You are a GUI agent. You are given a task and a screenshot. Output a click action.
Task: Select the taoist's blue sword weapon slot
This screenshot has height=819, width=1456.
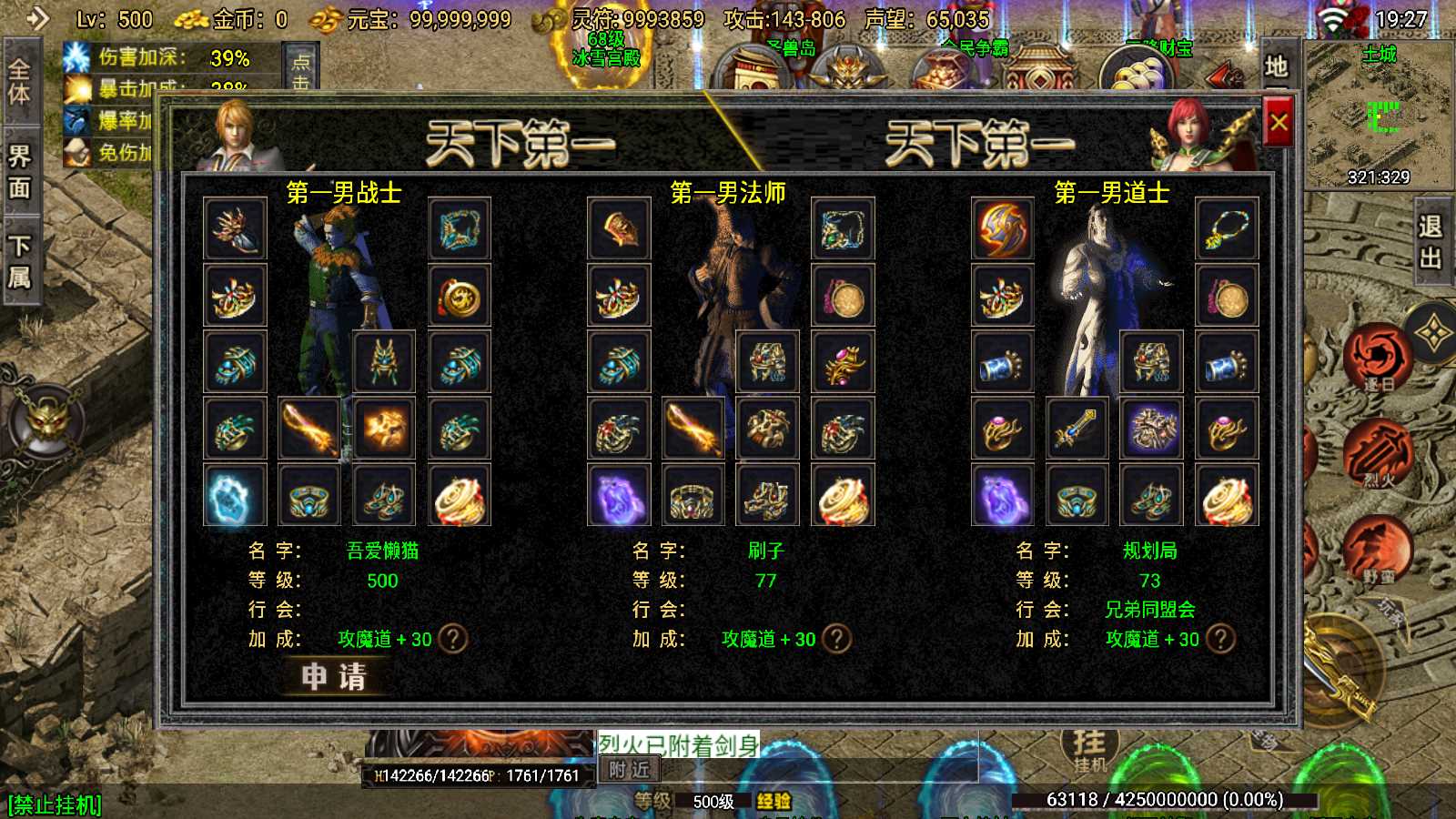(1077, 429)
